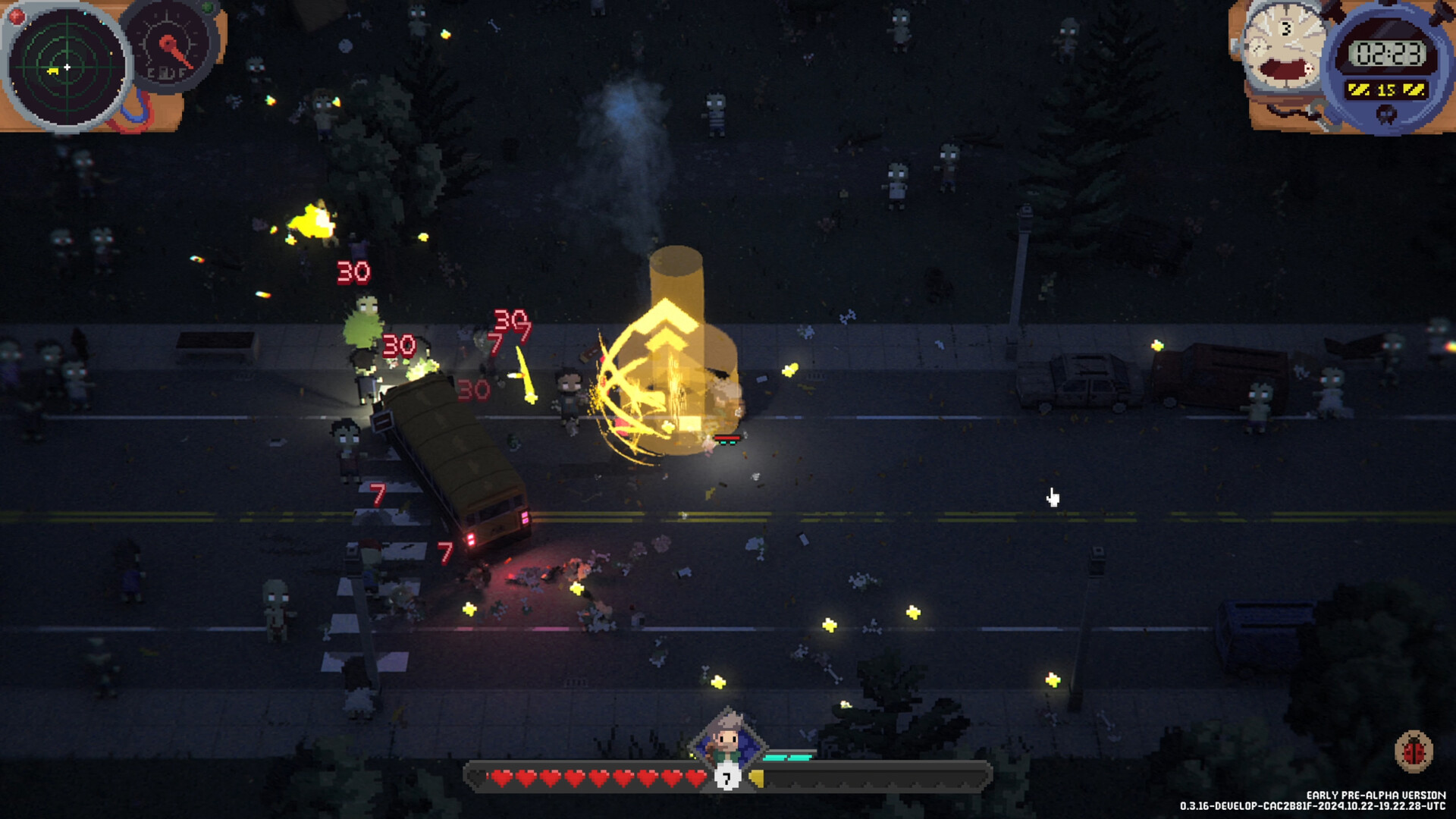This screenshot has width=1456, height=819.
Task: Click the first red heart in the health bar
Action: (x=502, y=777)
